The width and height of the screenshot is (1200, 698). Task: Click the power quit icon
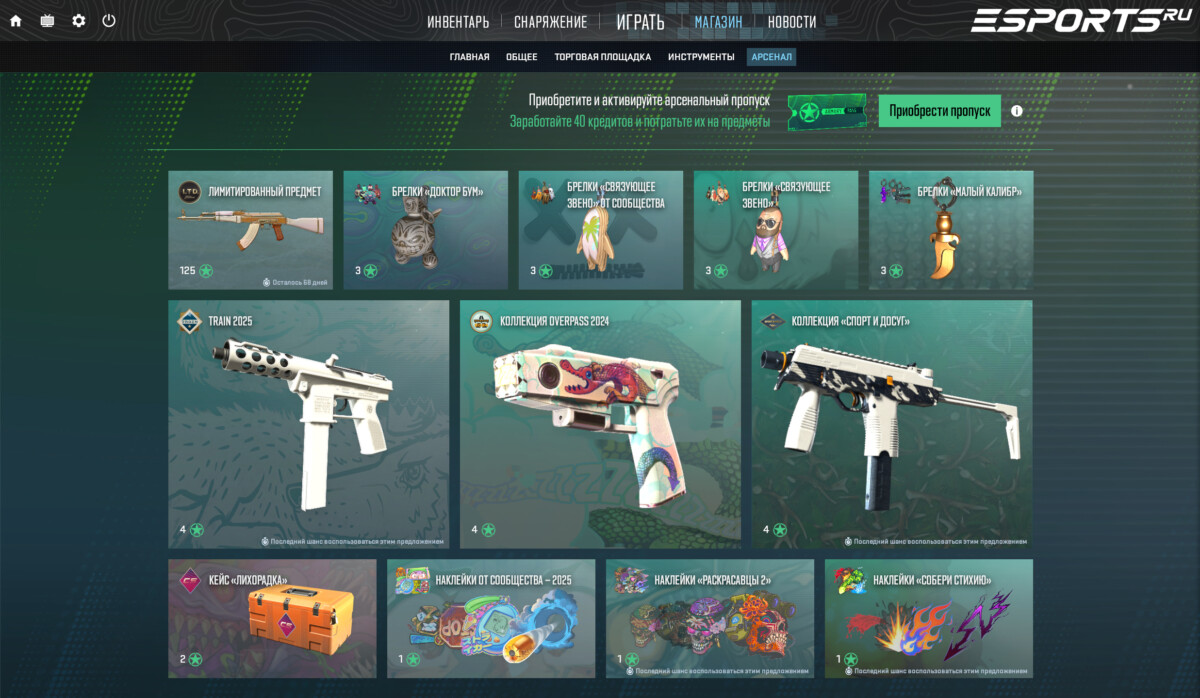(x=109, y=21)
